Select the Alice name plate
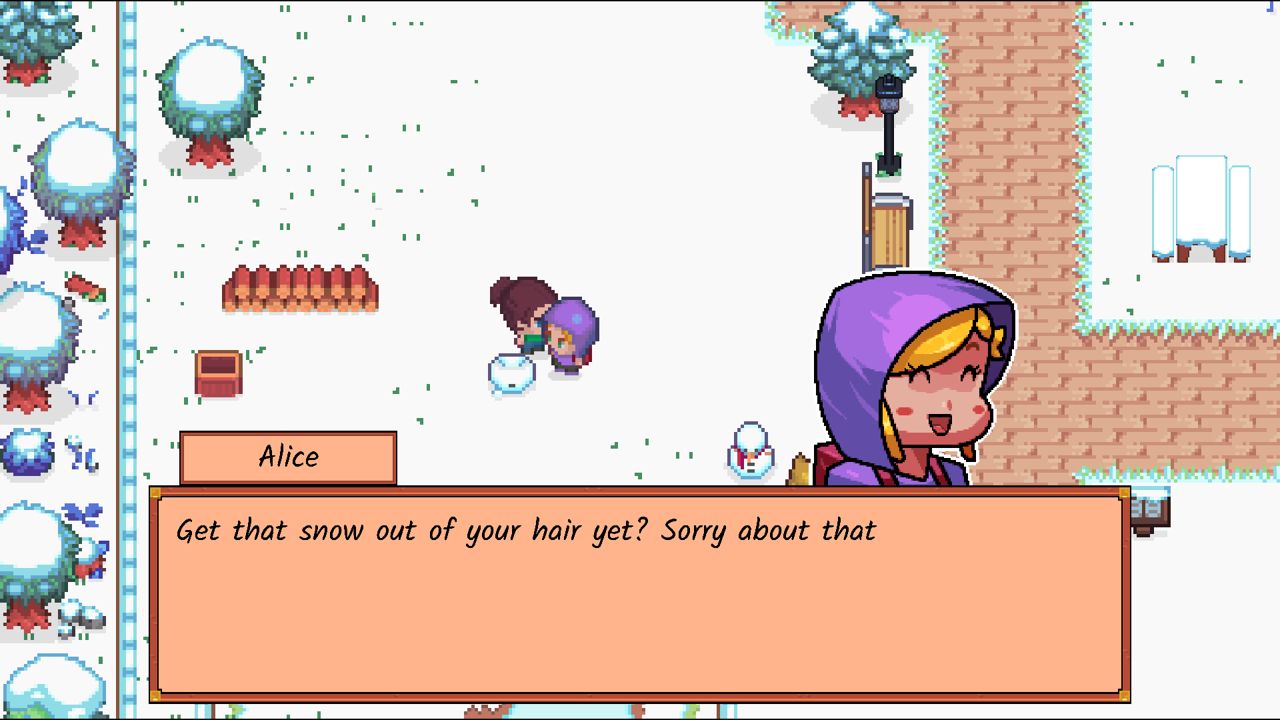Screen dimensions: 1280x720 pos(289,456)
